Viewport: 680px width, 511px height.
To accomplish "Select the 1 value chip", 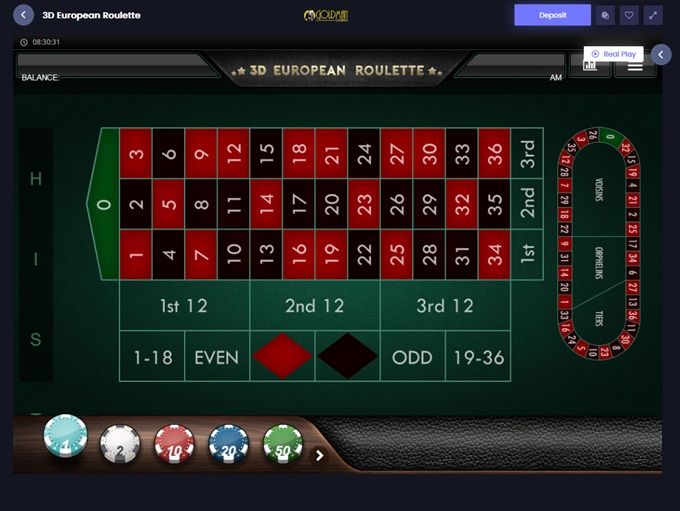I will click(66, 438).
